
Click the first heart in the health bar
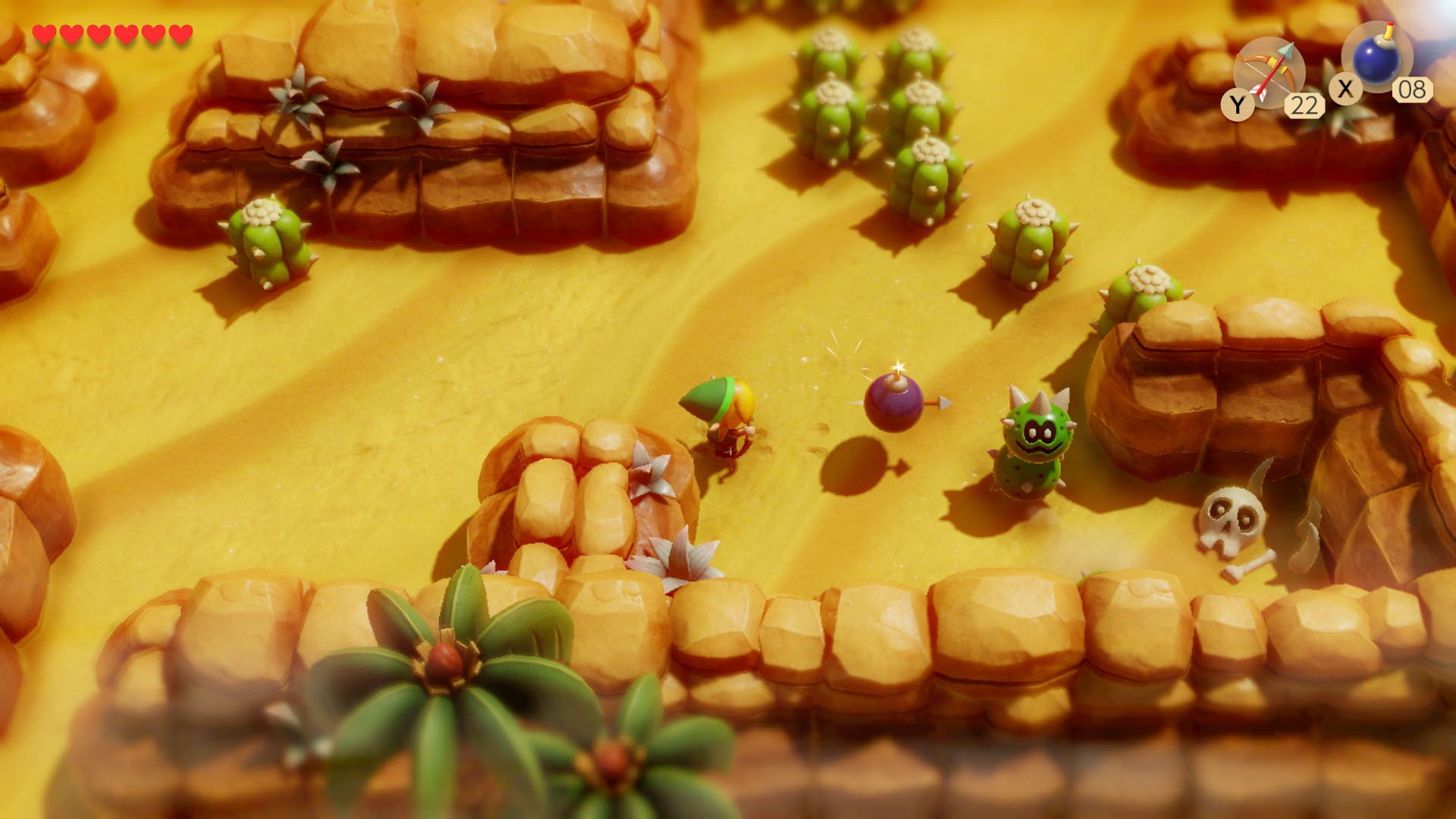pos(43,33)
